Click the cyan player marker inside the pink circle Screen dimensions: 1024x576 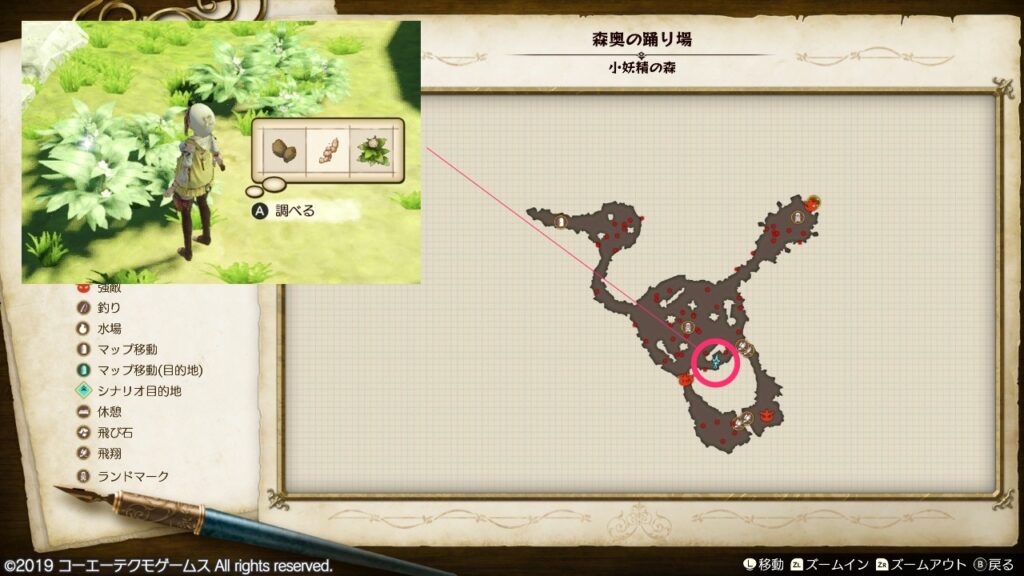pyautogui.click(x=716, y=360)
